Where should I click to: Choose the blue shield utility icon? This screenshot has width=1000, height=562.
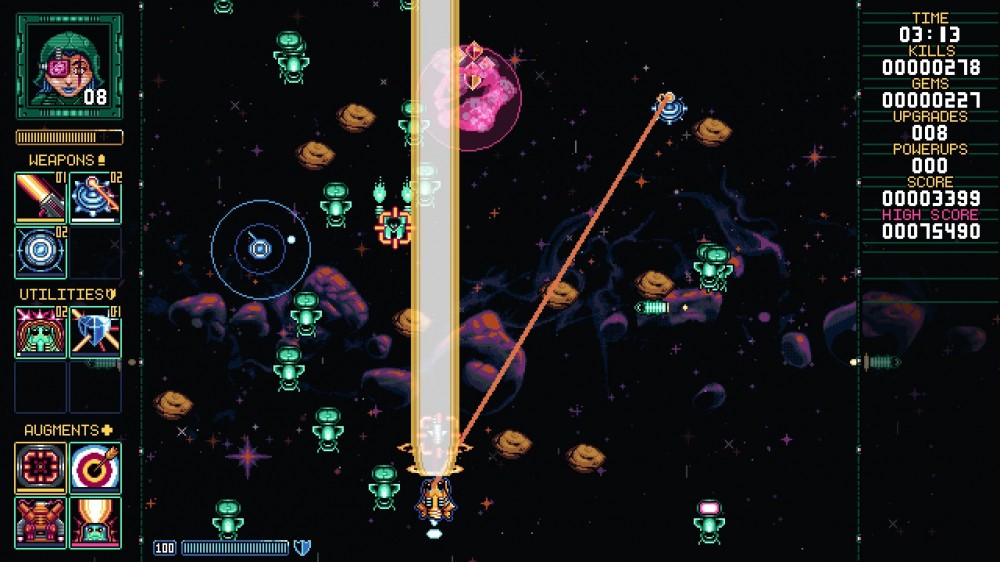point(95,332)
